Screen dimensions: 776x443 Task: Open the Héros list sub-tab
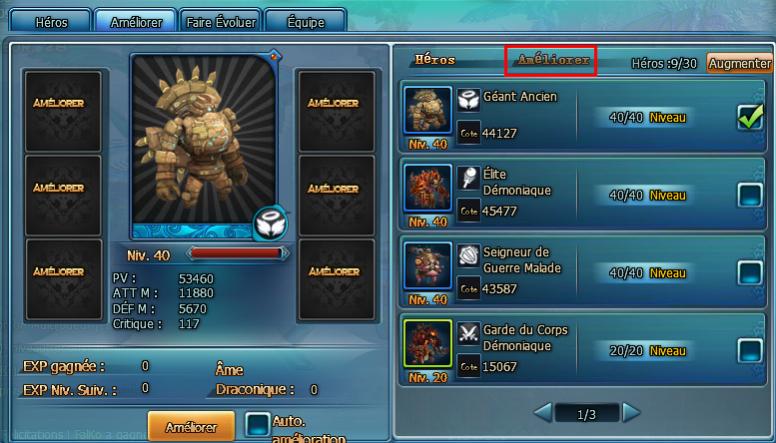click(435, 61)
